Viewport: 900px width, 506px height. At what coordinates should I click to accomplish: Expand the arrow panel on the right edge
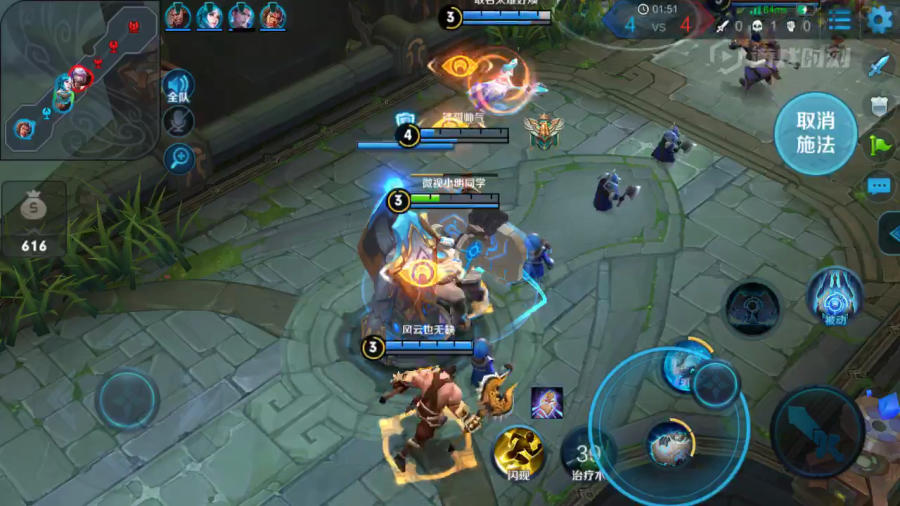coord(889,233)
